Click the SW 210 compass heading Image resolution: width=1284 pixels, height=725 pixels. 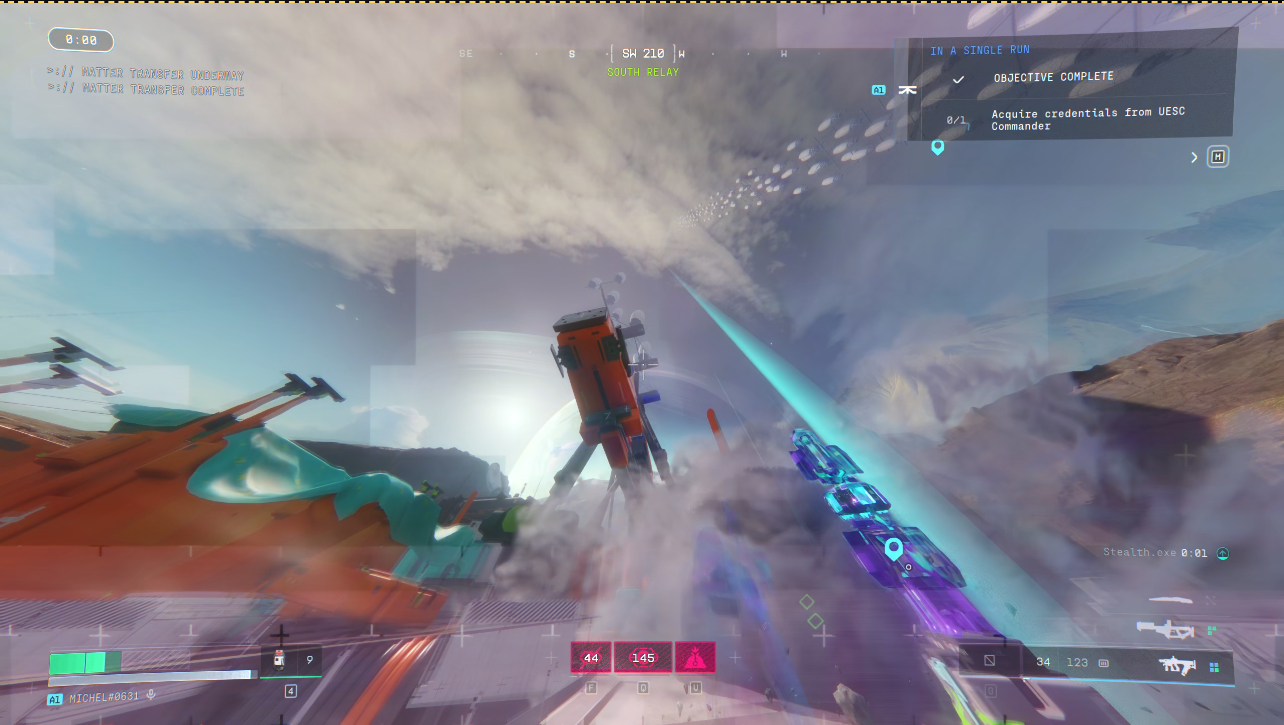[x=643, y=53]
